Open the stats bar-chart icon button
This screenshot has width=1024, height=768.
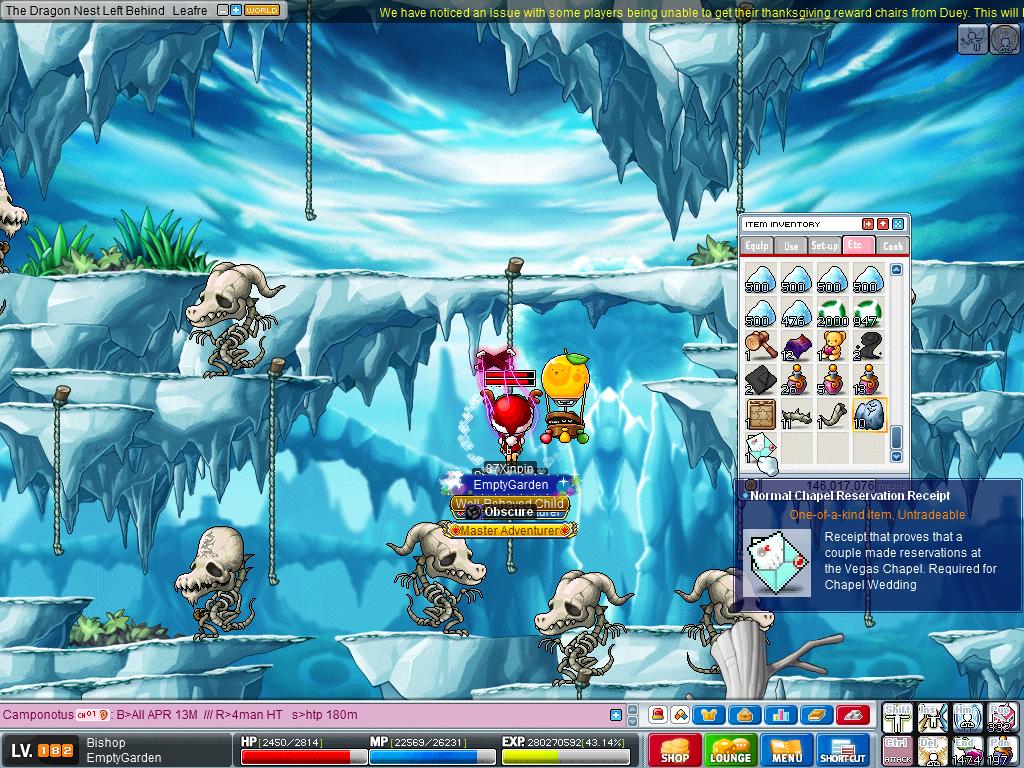coord(780,714)
